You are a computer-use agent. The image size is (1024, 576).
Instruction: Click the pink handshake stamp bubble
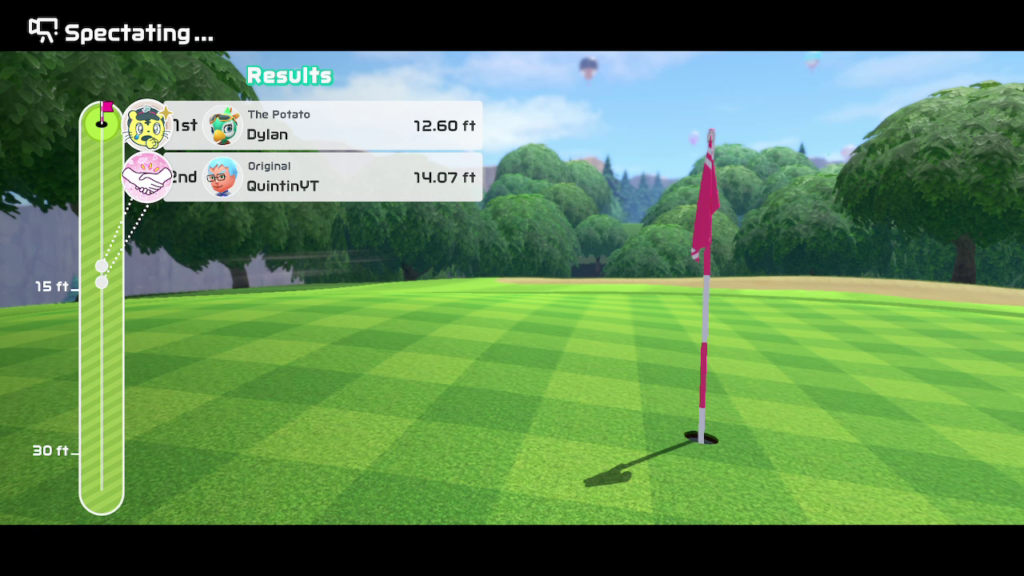(x=147, y=177)
